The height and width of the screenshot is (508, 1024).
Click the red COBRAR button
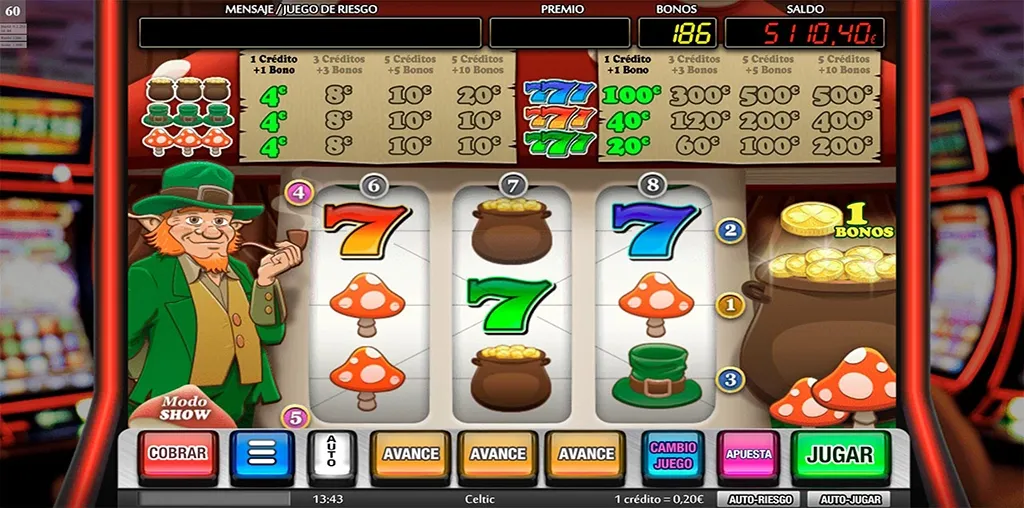[178, 454]
